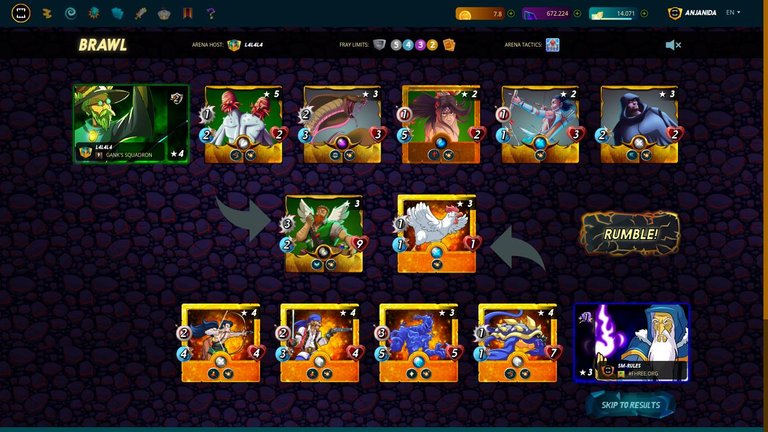Add more to the gold coin balance
Image resolution: width=768 pixels, height=432 pixels.
click(511, 14)
